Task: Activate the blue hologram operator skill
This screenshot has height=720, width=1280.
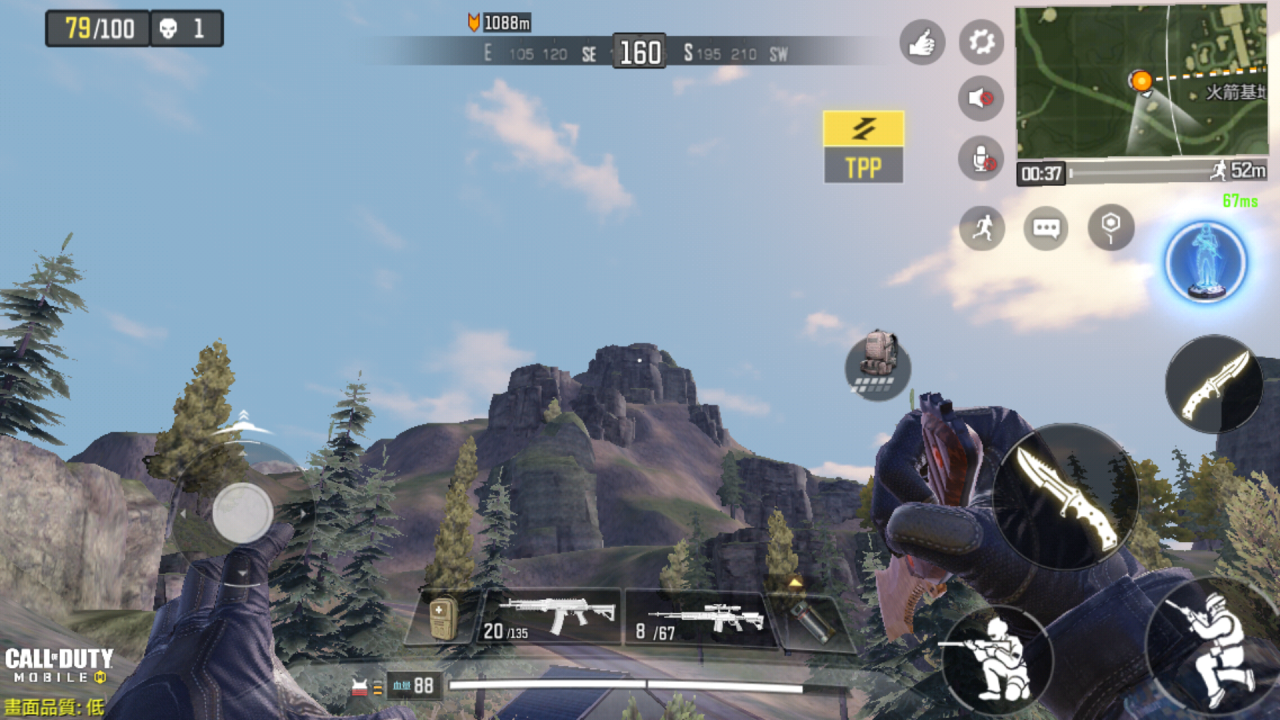Action: pos(1206,262)
